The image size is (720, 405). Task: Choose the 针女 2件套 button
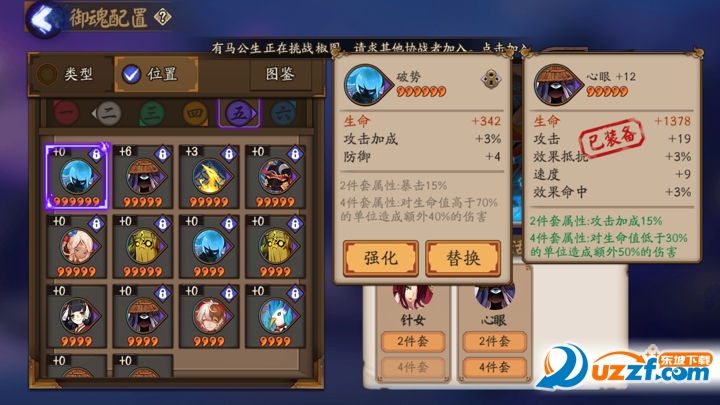[x=413, y=342]
